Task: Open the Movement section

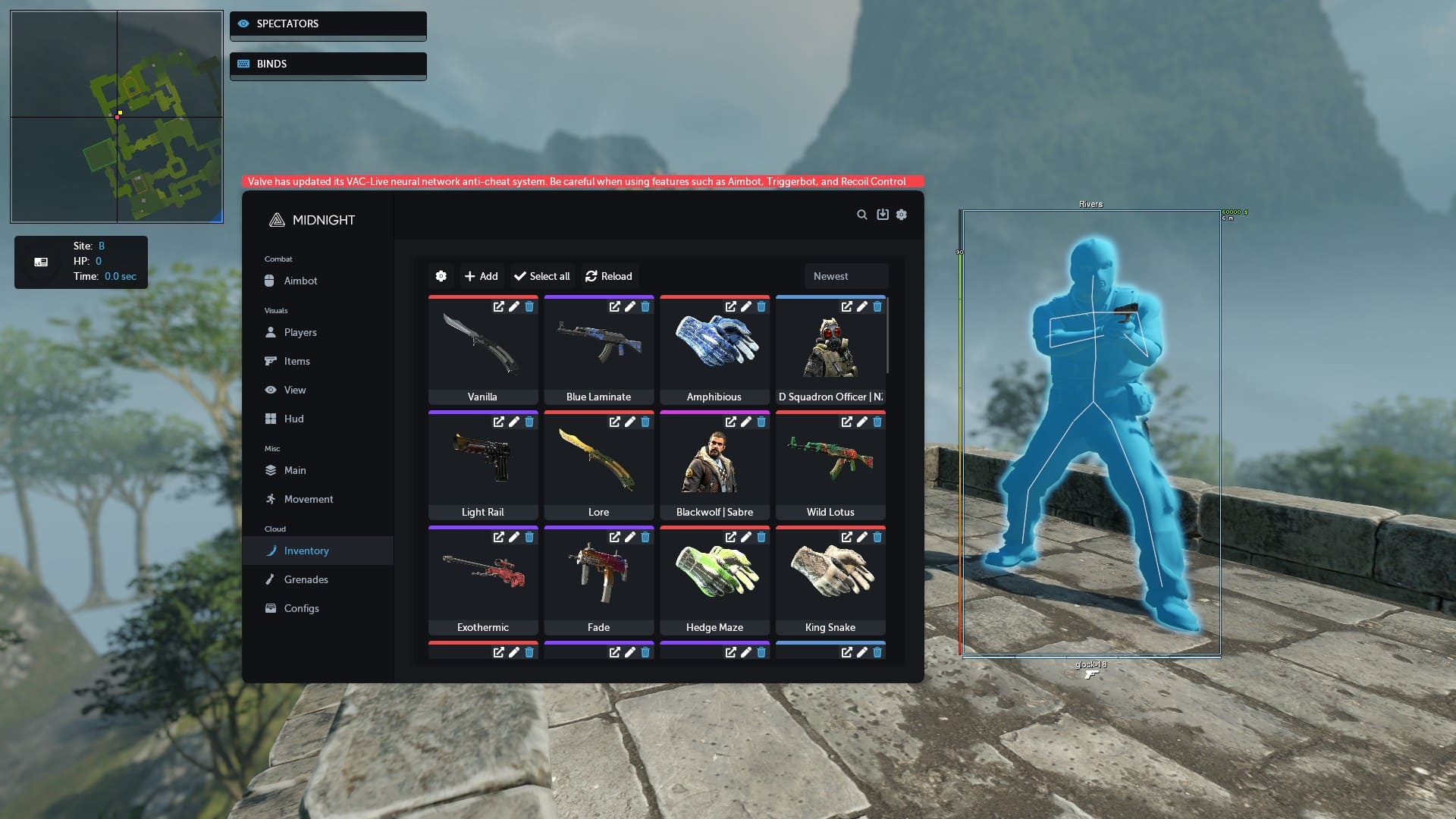Action: pyautogui.click(x=308, y=499)
